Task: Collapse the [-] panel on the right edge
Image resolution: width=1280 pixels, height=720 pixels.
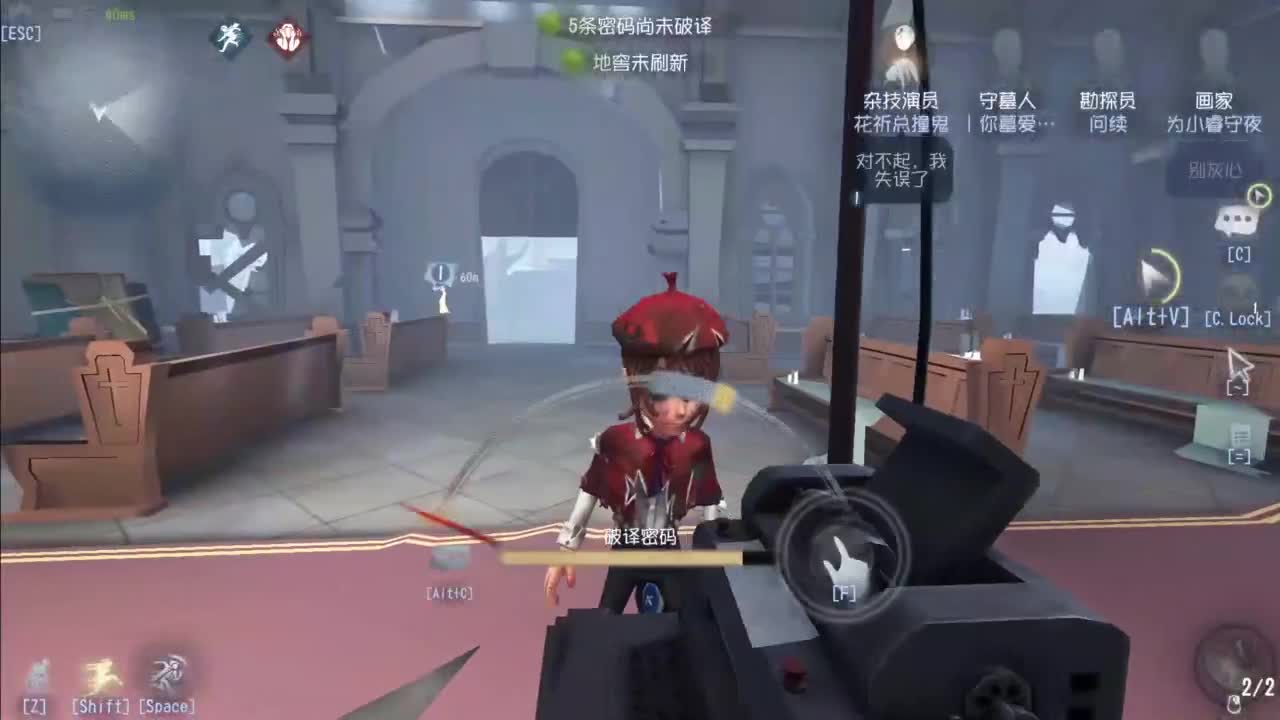Action: coord(1238,385)
